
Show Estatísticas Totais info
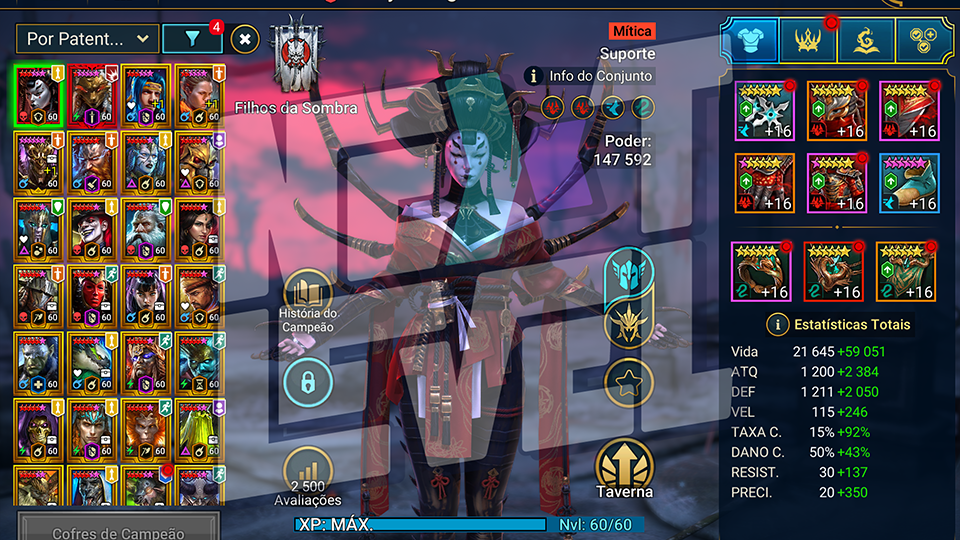(840, 324)
